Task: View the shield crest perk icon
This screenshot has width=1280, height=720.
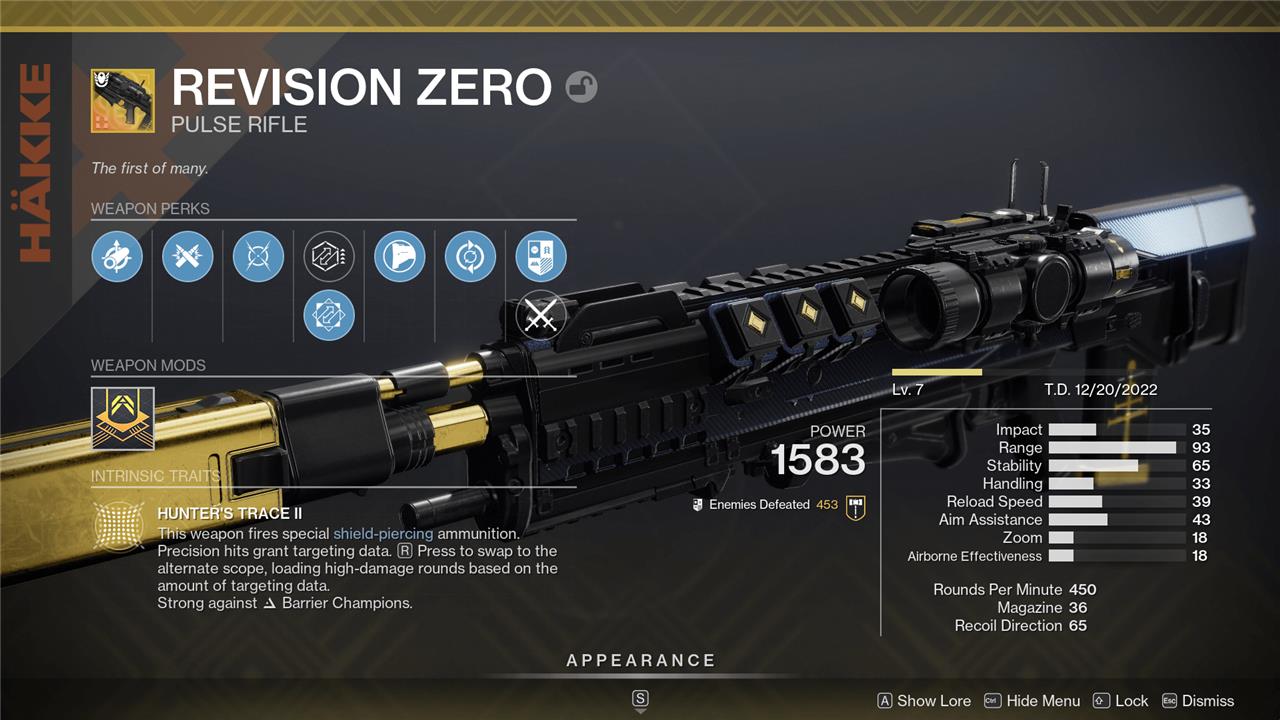Action: click(x=541, y=256)
